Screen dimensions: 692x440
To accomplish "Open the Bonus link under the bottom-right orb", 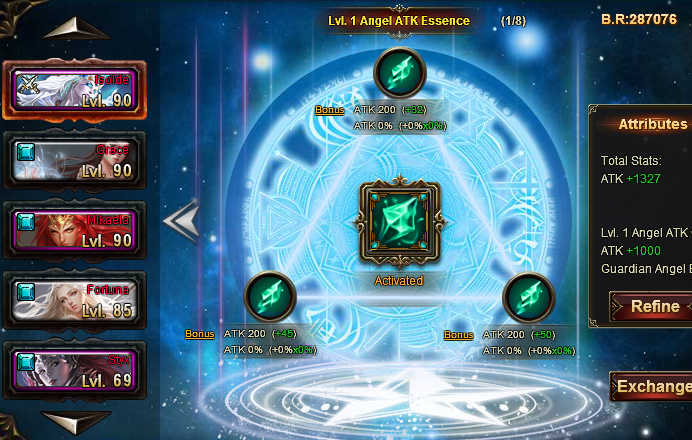I will tap(459, 334).
